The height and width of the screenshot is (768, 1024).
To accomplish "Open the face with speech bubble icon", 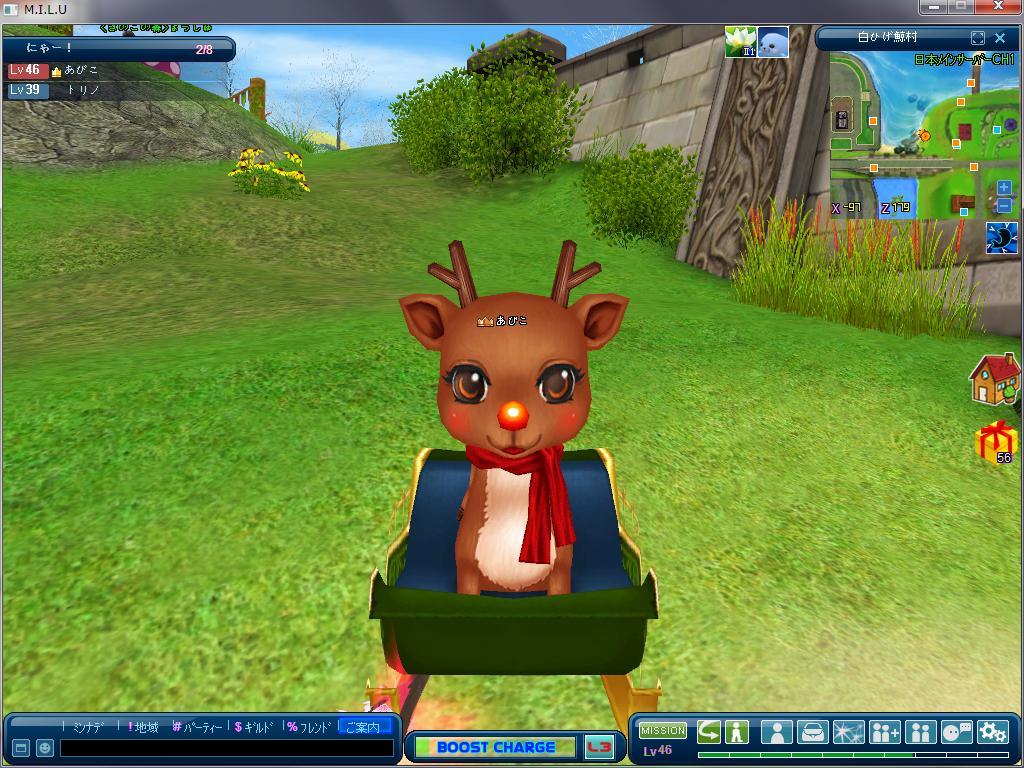I will click(956, 732).
